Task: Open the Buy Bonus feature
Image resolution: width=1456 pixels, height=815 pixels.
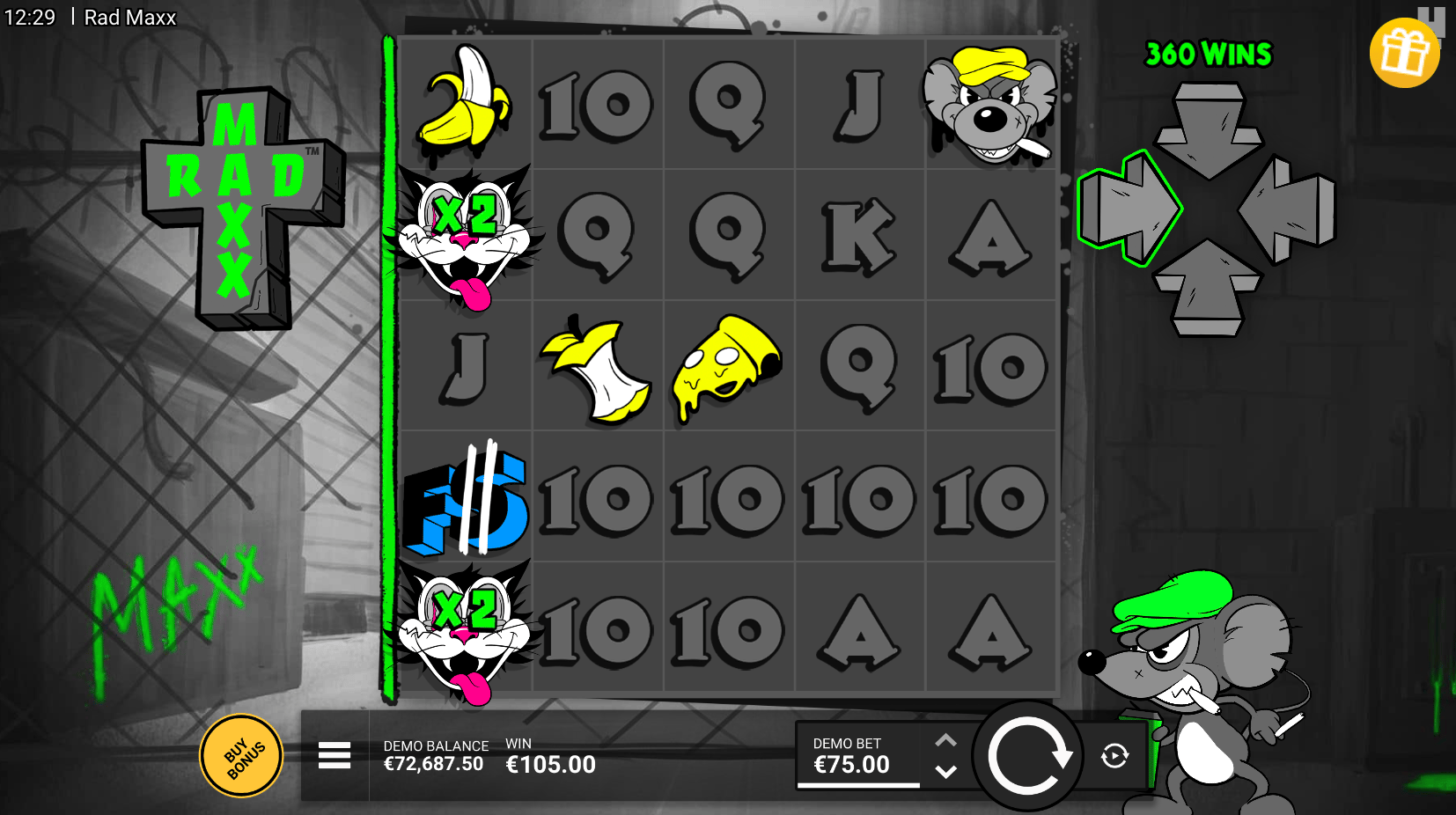Action: click(x=242, y=756)
